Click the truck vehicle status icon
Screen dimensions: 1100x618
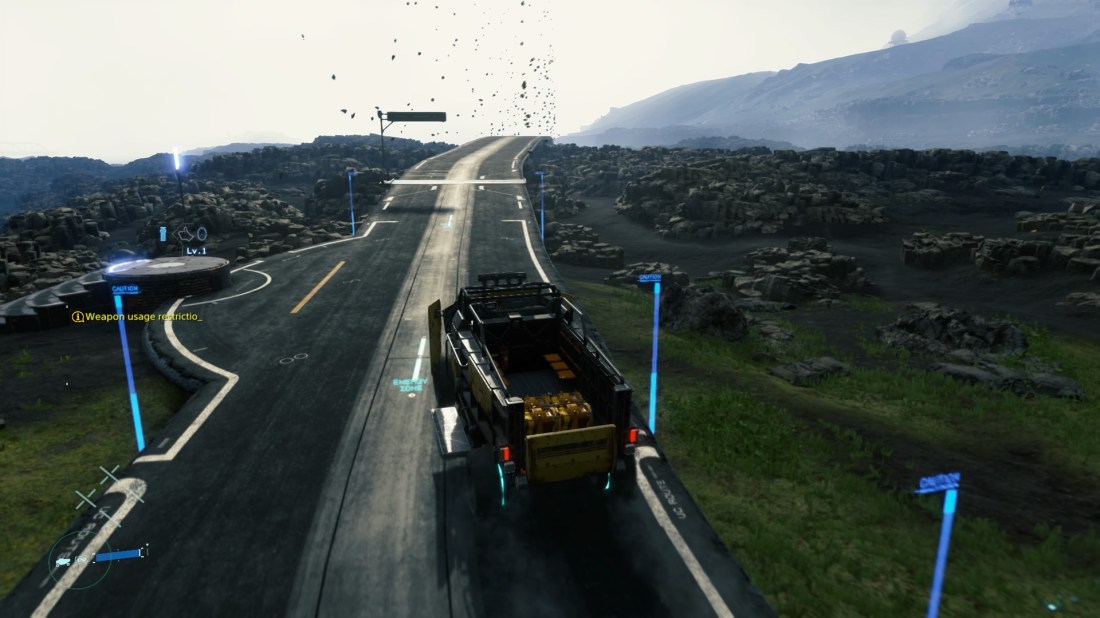[x=64, y=561]
